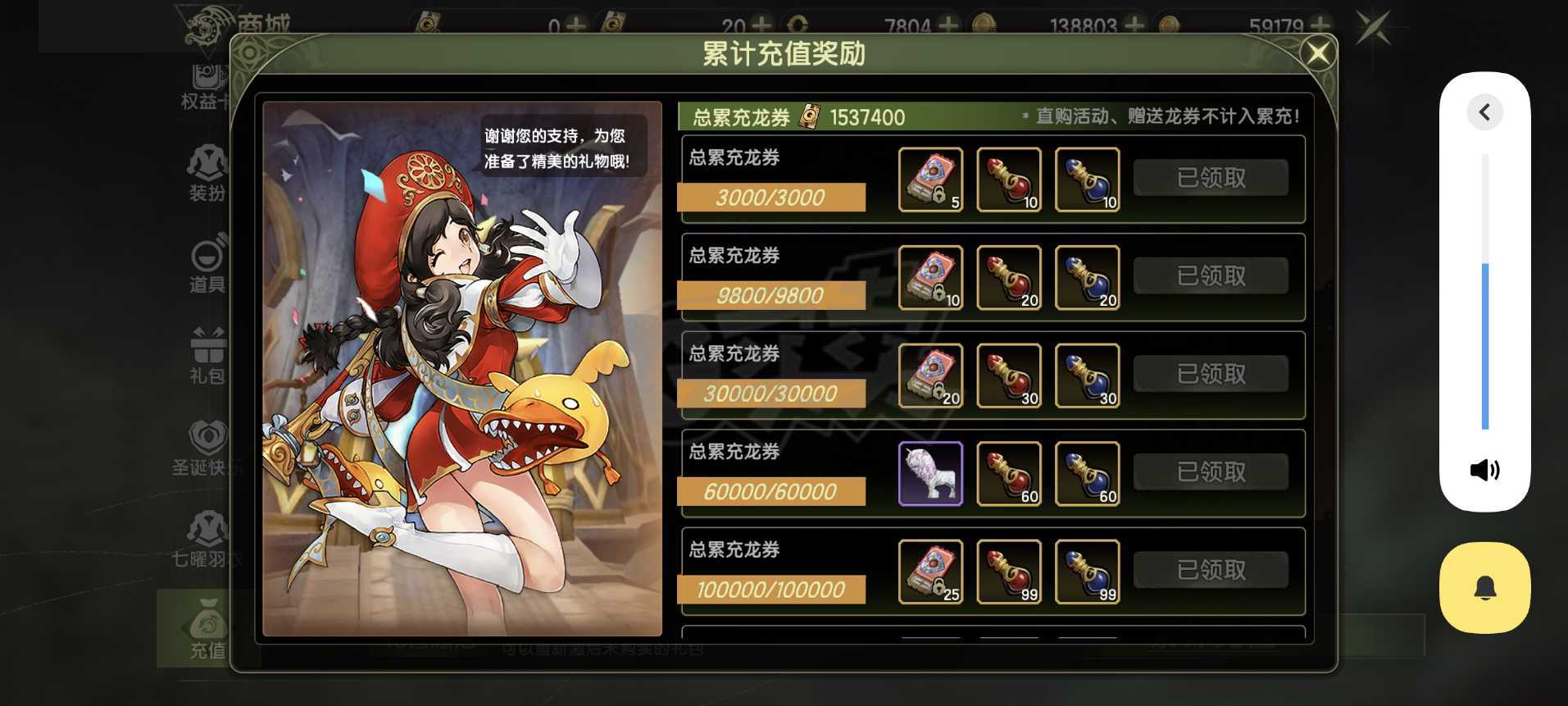Screen dimensions: 1568x706
Task: Inspect the white horse mount reward icon
Action: 930,474
